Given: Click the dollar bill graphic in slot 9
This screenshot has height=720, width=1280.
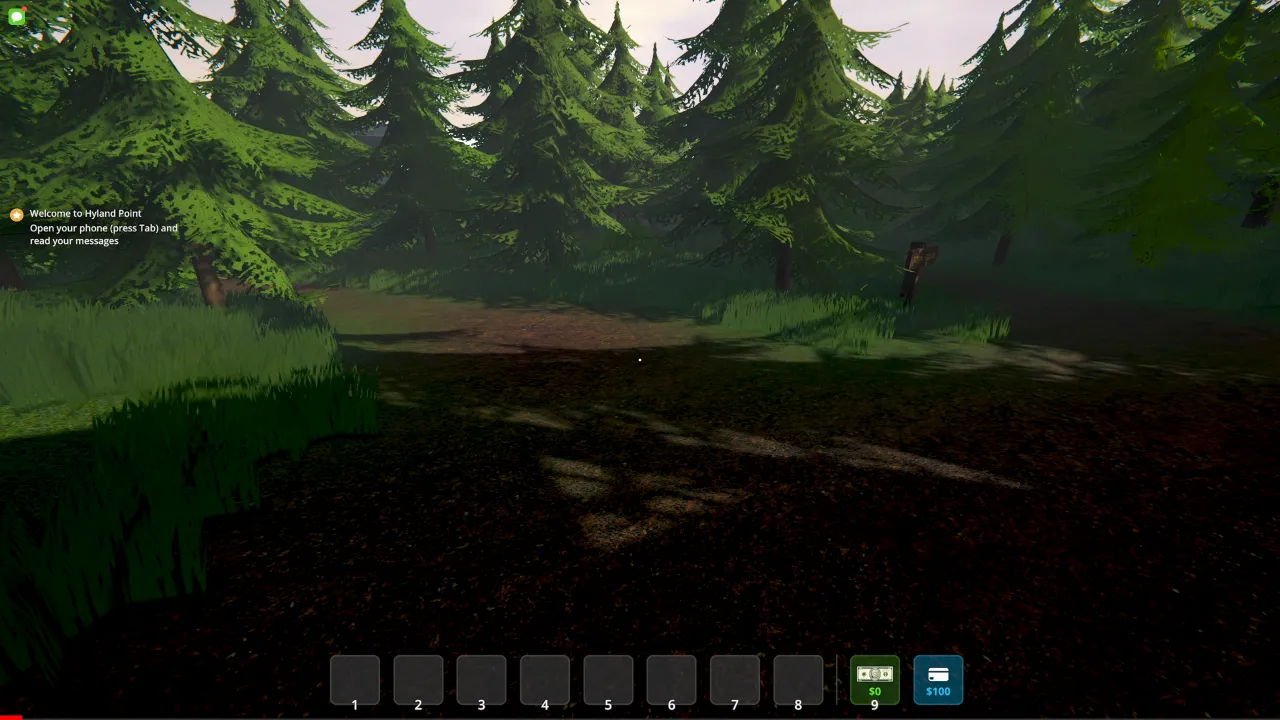Looking at the screenshot, I should [x=874, y=672].
